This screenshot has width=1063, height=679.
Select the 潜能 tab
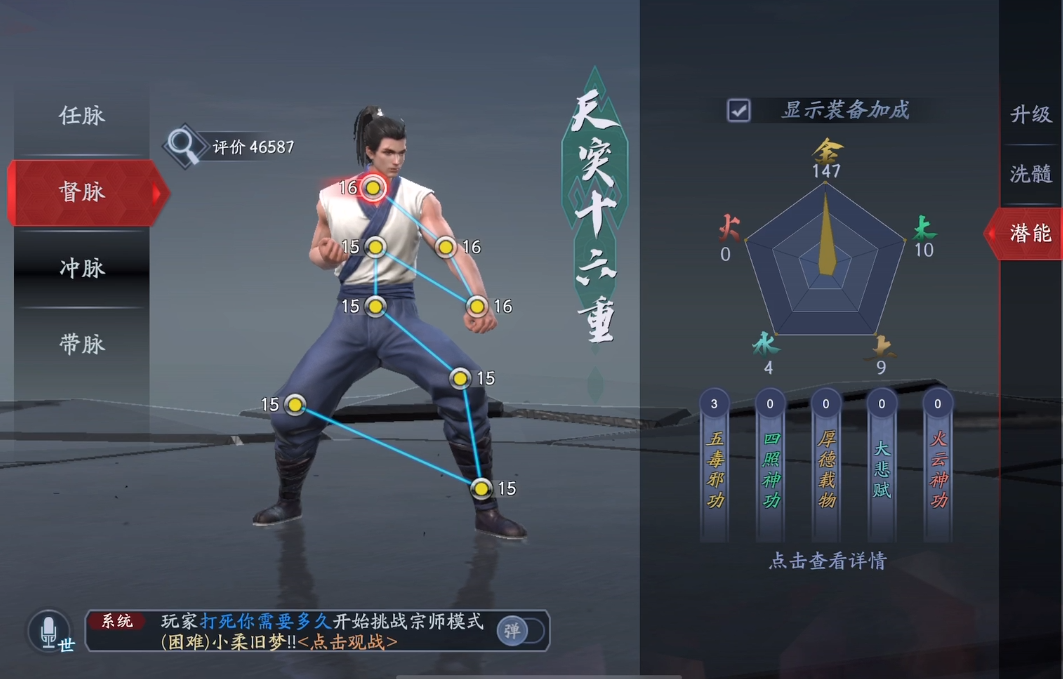click(x=1030, y=233)
